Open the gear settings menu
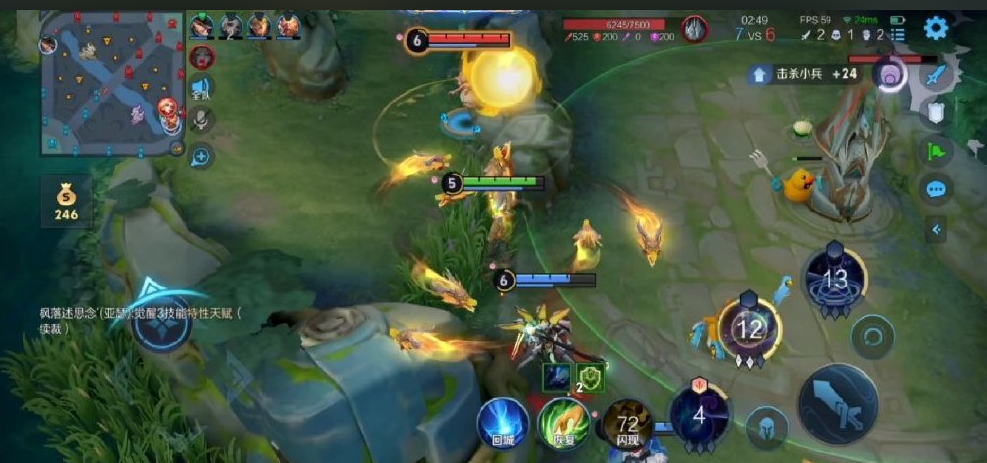987x463 pixels. coord(936,28)
